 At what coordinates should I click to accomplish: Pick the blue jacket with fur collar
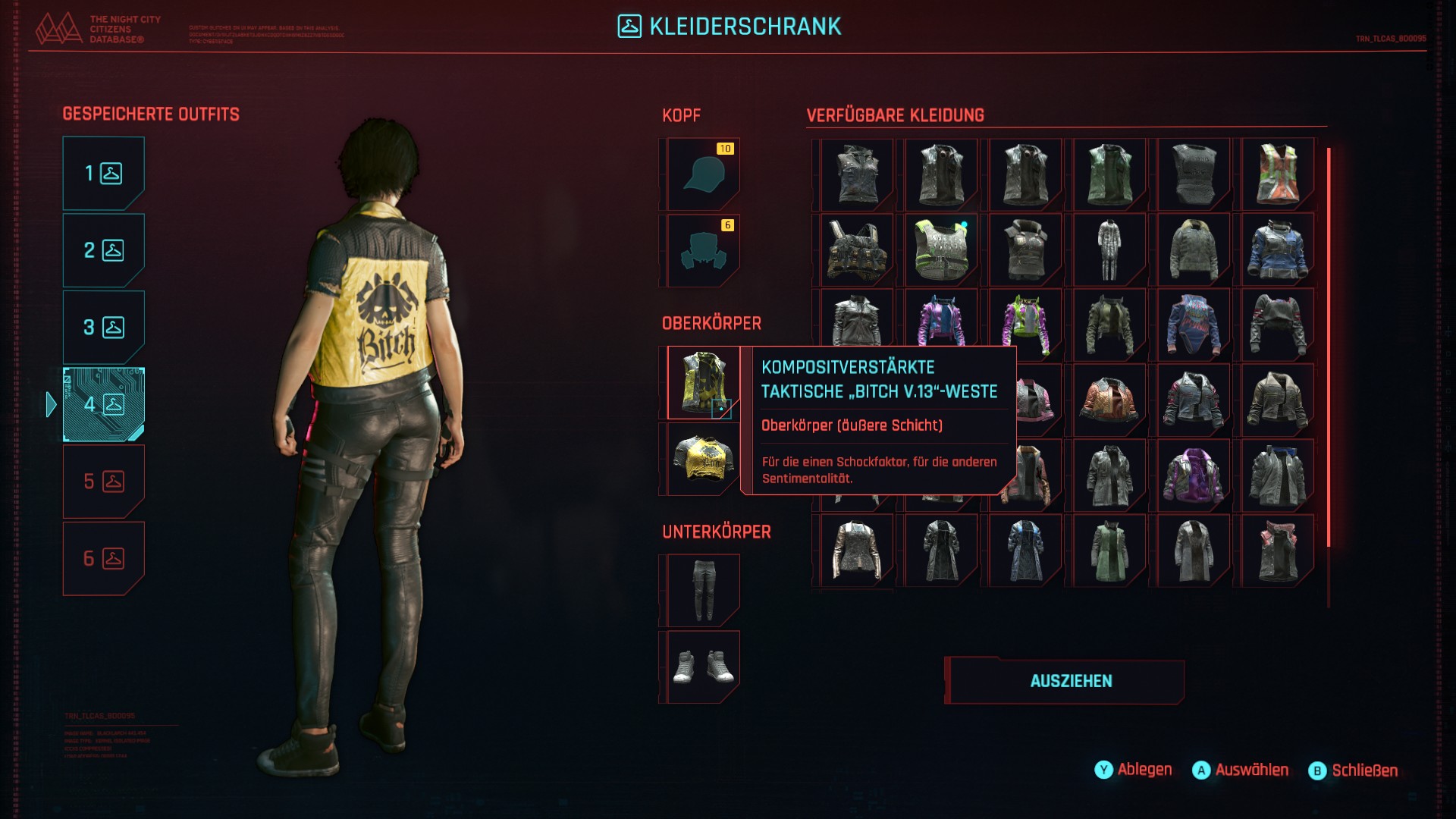click(x=1278, y=250)
